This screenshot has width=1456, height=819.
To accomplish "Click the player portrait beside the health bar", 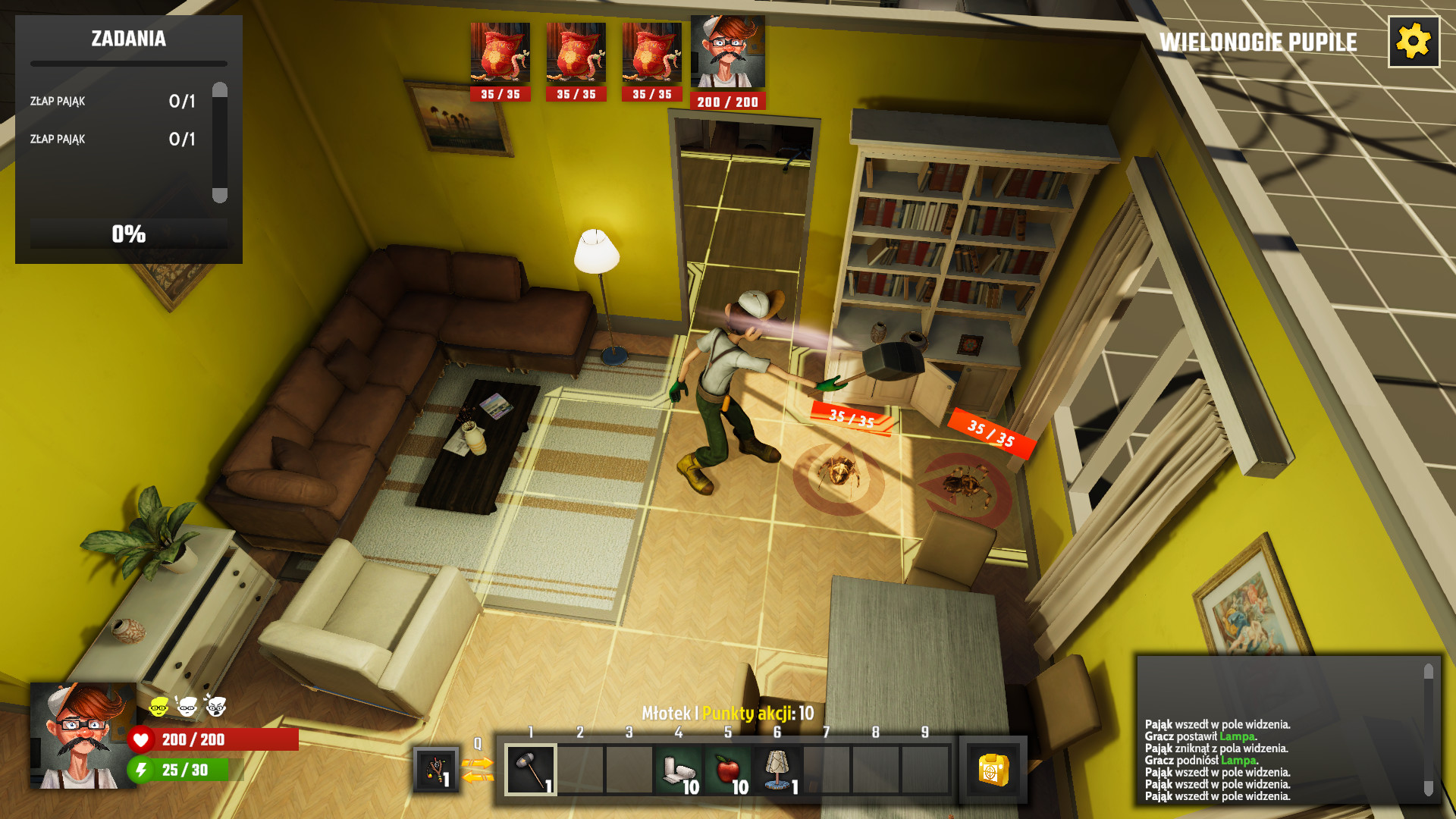I will 82,736.
